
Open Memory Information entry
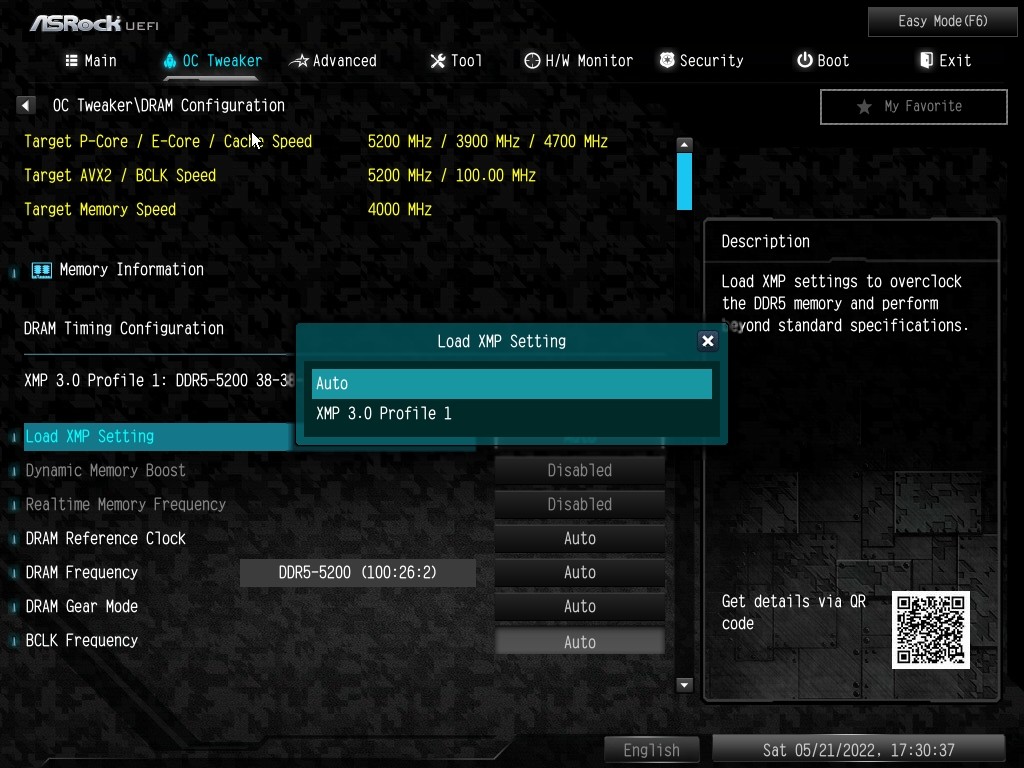tap(131, 270)
